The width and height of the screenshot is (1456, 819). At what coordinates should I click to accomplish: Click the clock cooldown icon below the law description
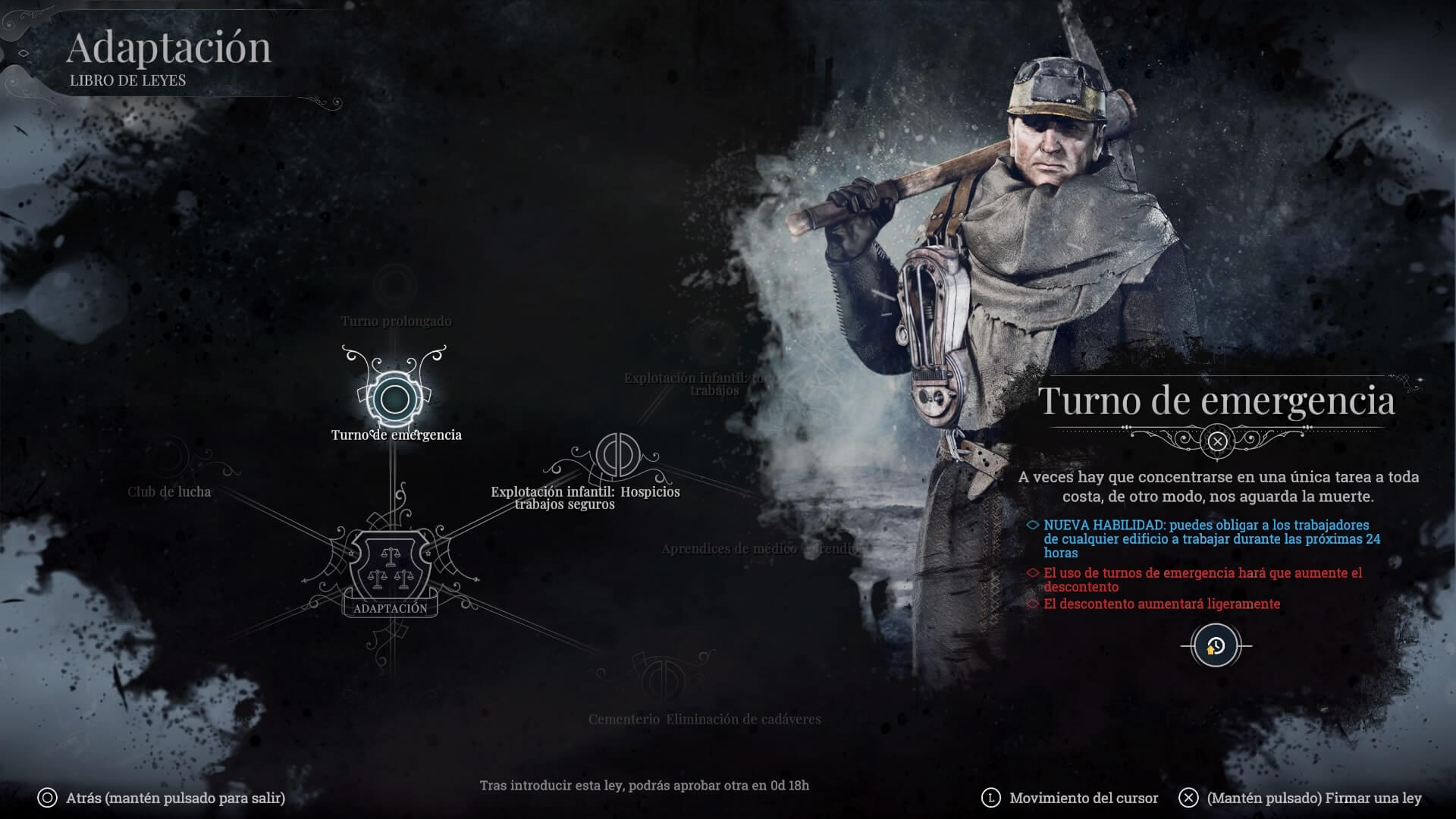1216,647
